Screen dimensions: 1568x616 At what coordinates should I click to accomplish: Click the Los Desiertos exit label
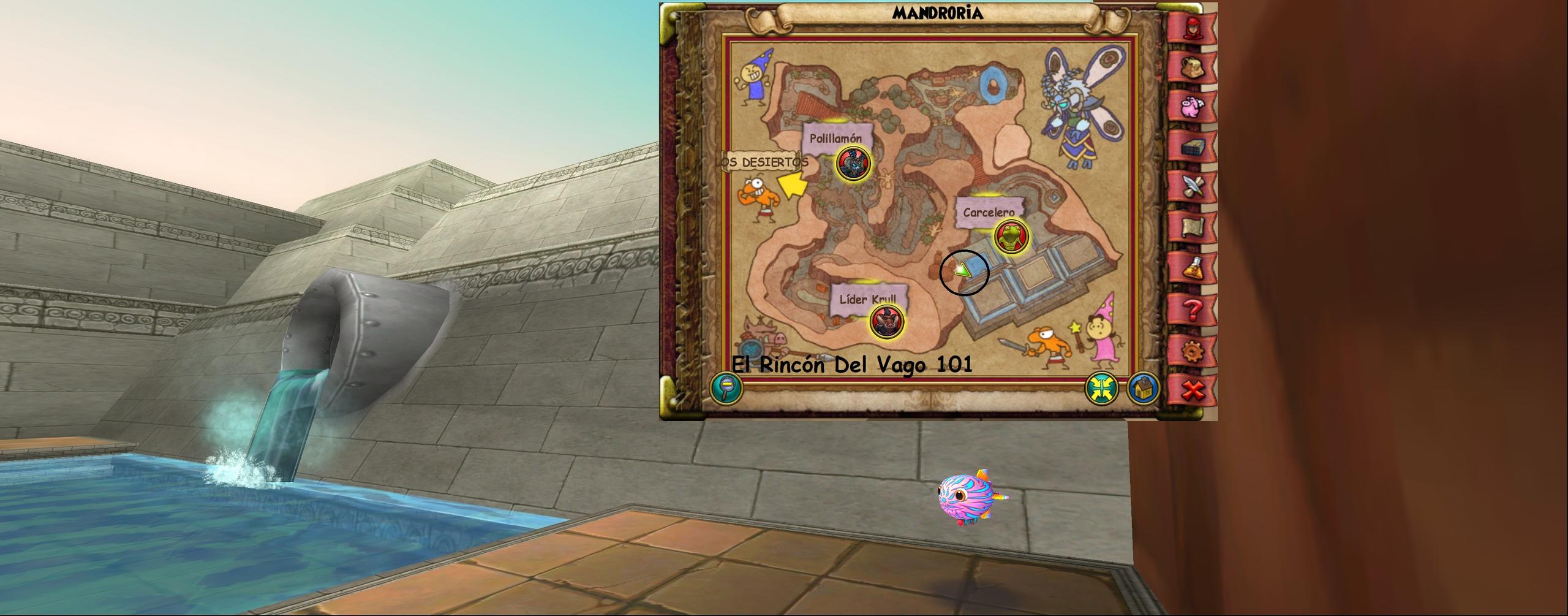[764, 162]
